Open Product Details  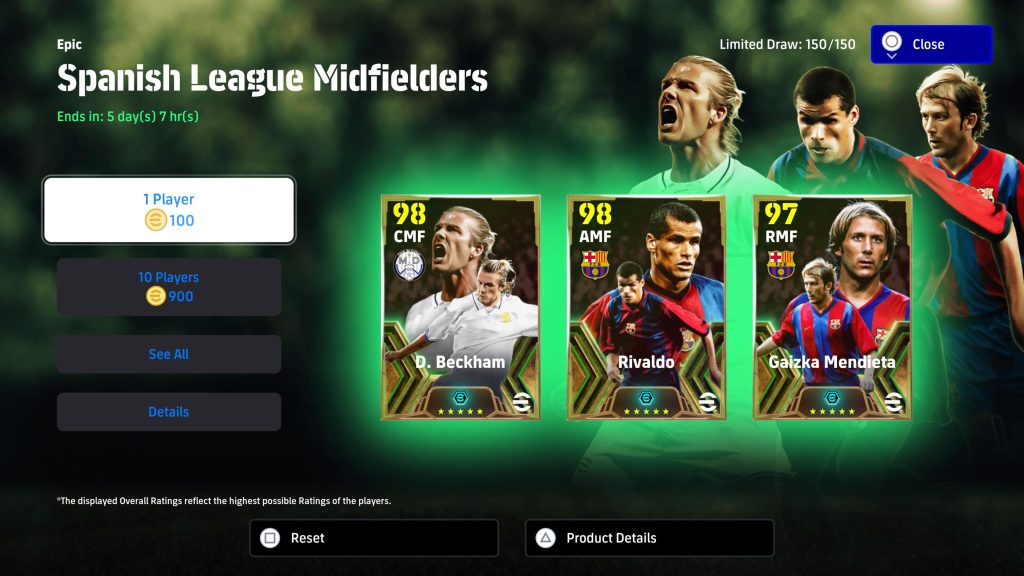[x=649, y=538]
